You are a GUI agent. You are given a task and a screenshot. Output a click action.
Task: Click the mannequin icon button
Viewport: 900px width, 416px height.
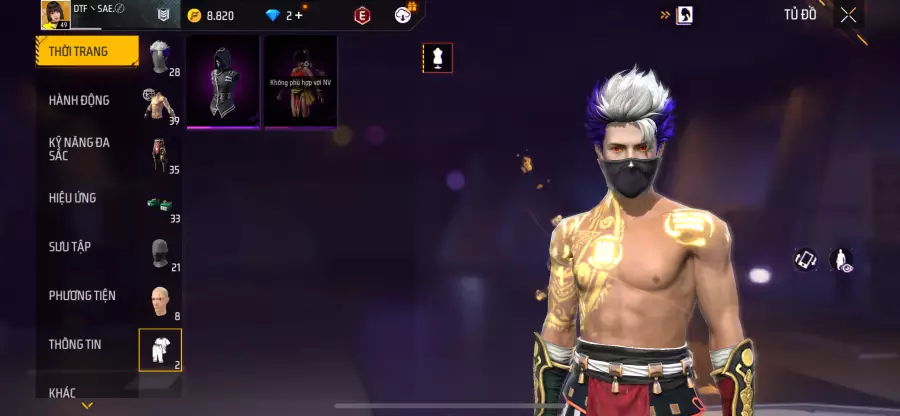tap(437, 58)
